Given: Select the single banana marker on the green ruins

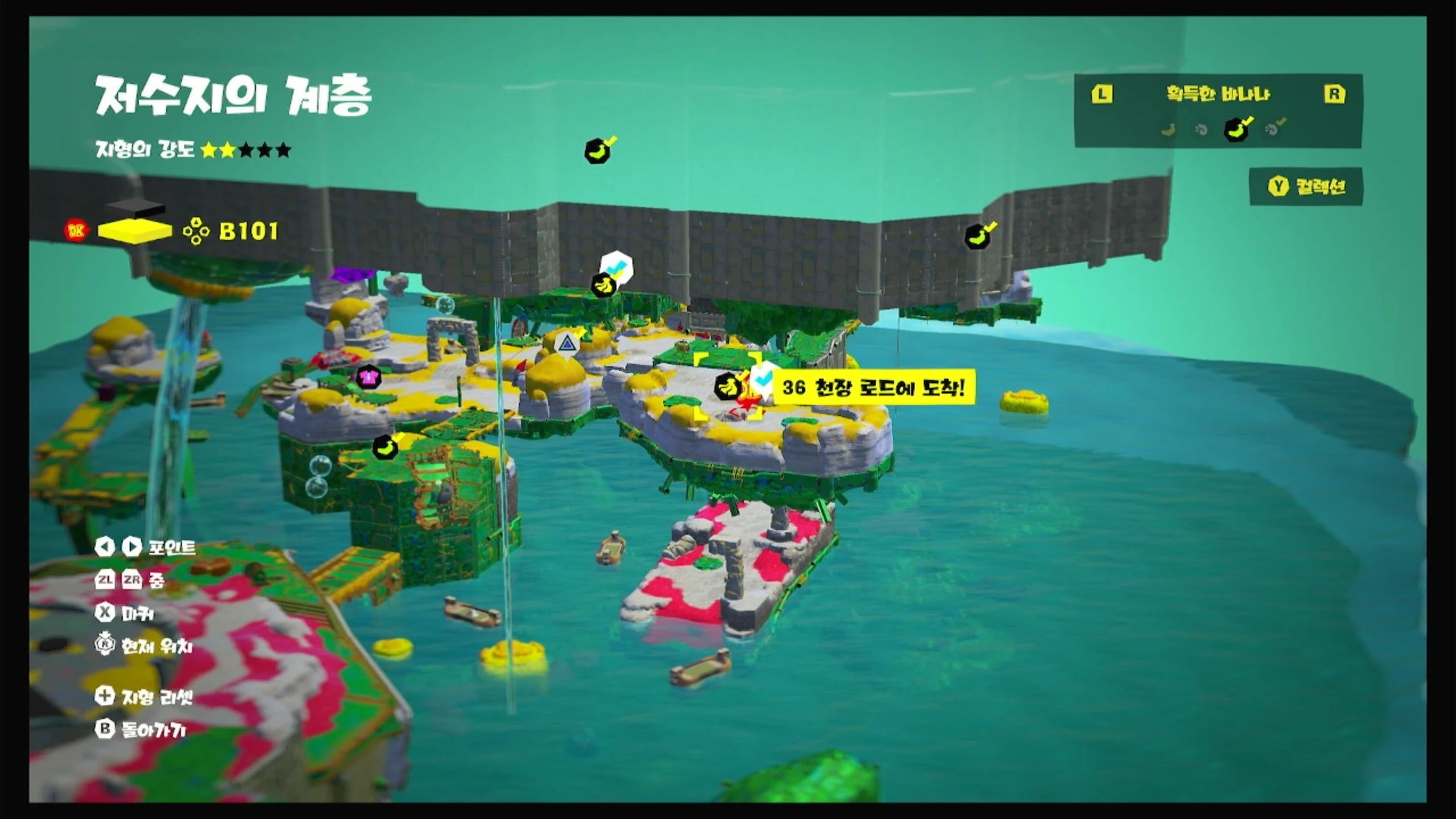Looking at the screenshot, I should (x=386, y=447).
